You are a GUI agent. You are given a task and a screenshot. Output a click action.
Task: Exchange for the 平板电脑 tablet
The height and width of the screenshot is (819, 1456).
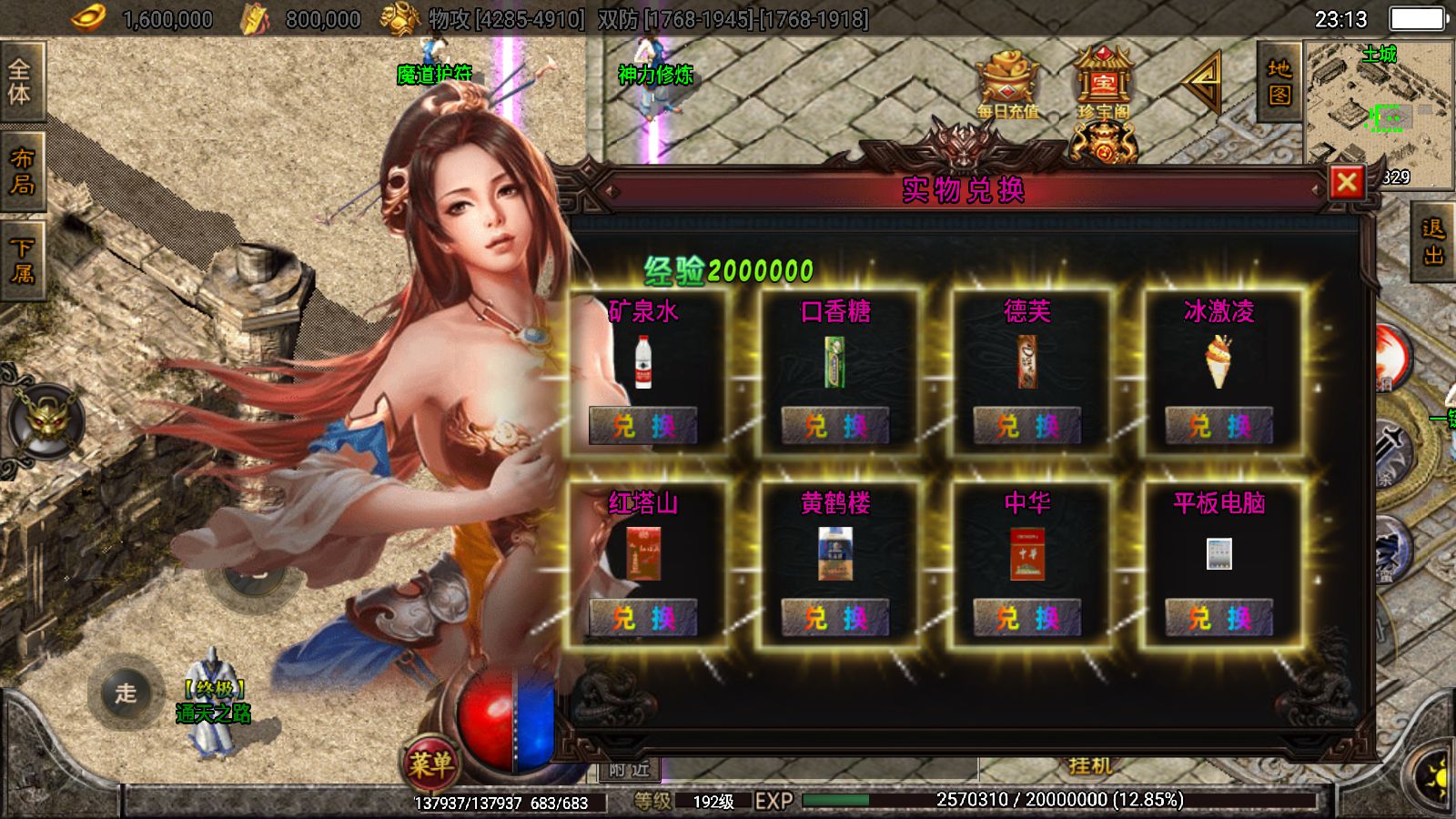coord(1219,618)
